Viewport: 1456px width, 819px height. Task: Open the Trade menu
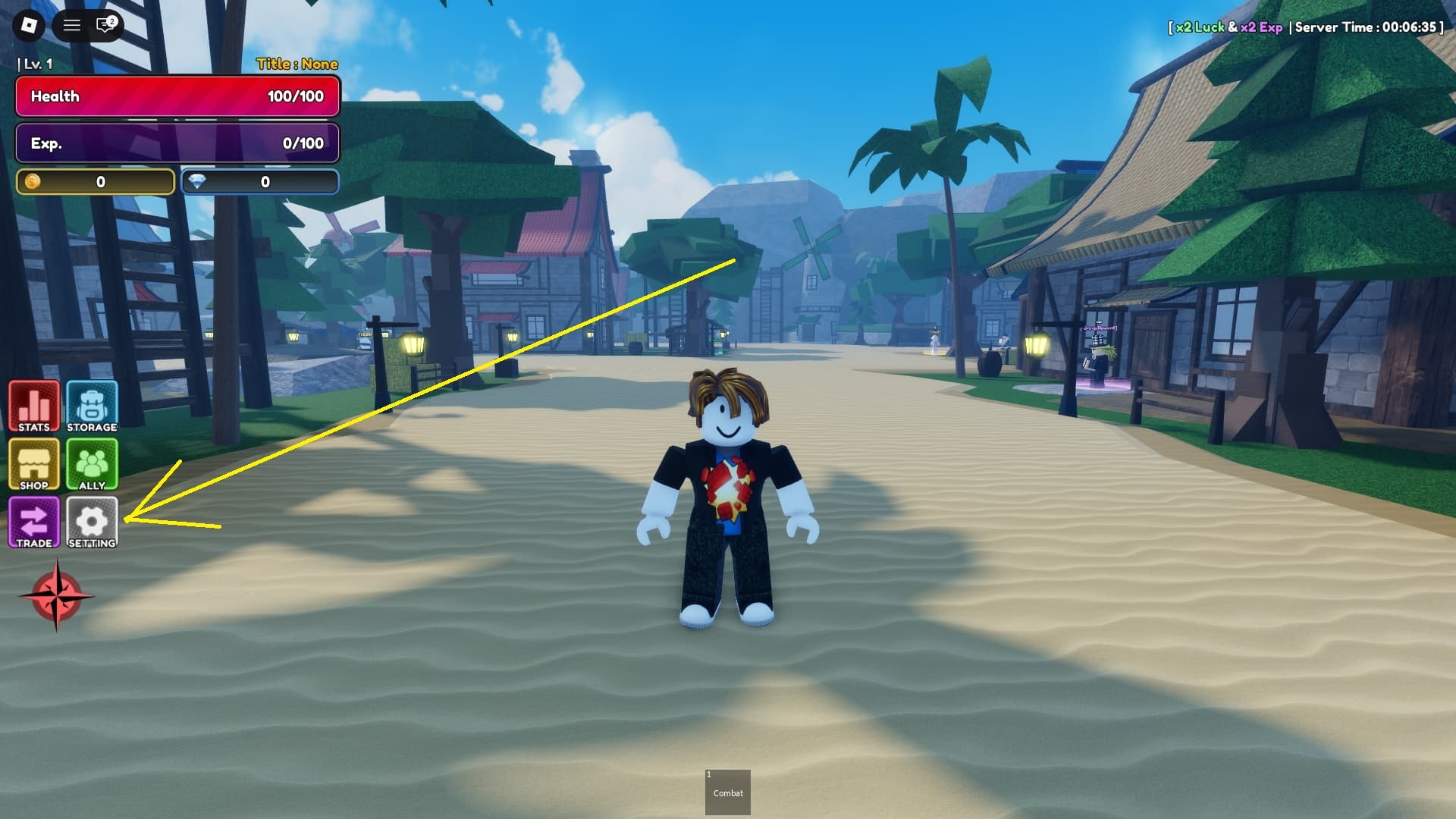(x=34, y=522)
